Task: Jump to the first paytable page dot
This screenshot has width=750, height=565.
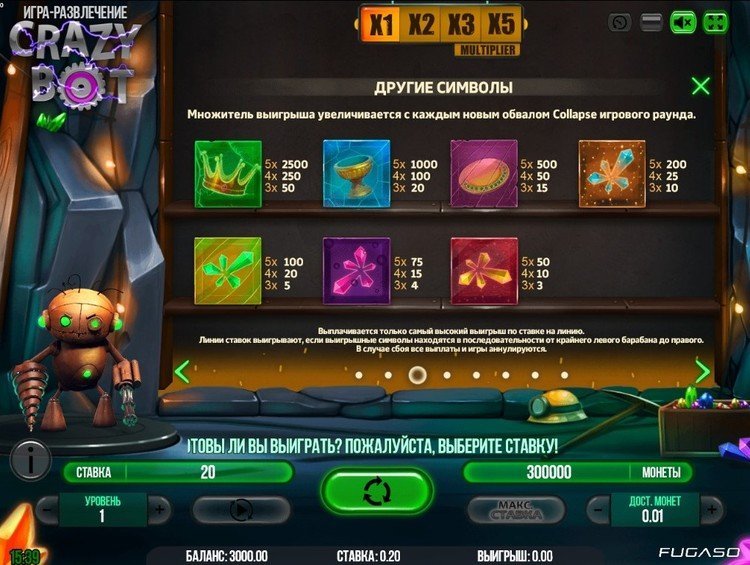Action: [358, 375]
